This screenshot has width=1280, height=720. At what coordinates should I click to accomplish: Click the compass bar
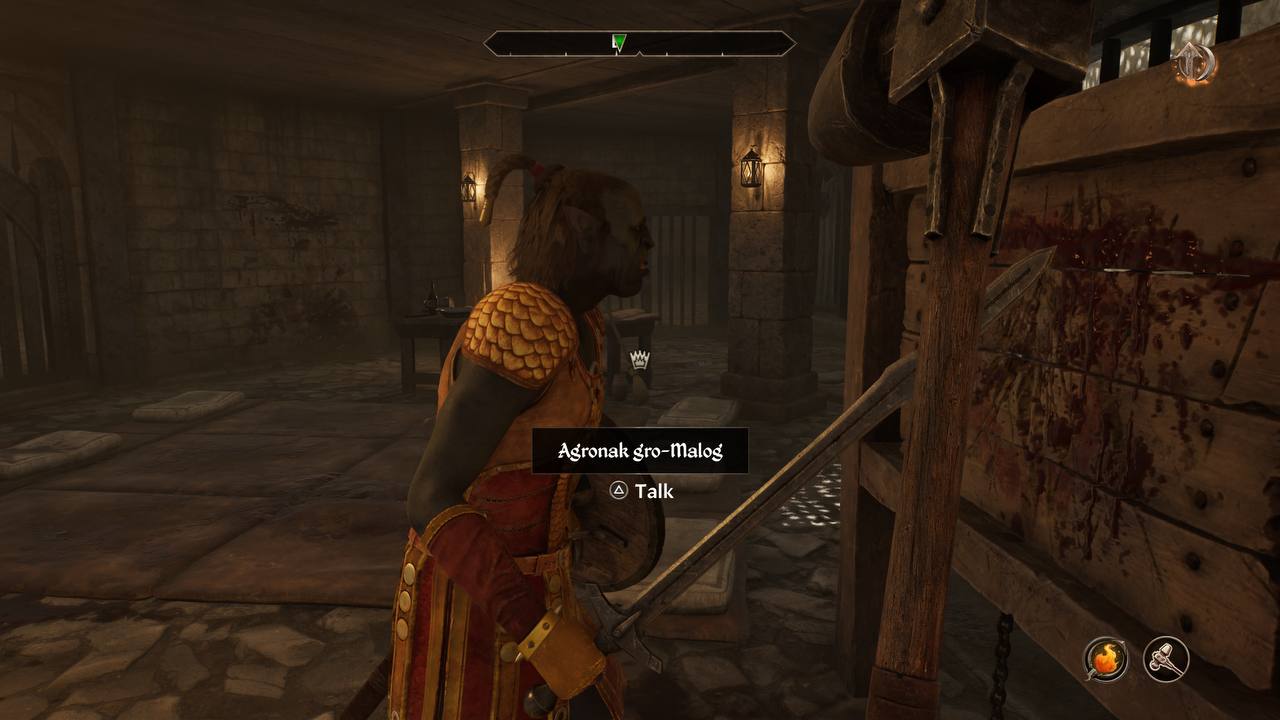coord(640,43)
